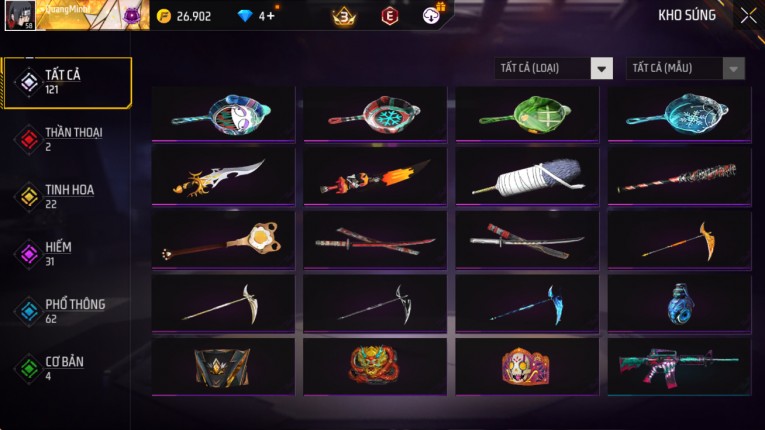
Task: Select the blue glowing scythe skin
Action: click(x=526, y=302)
